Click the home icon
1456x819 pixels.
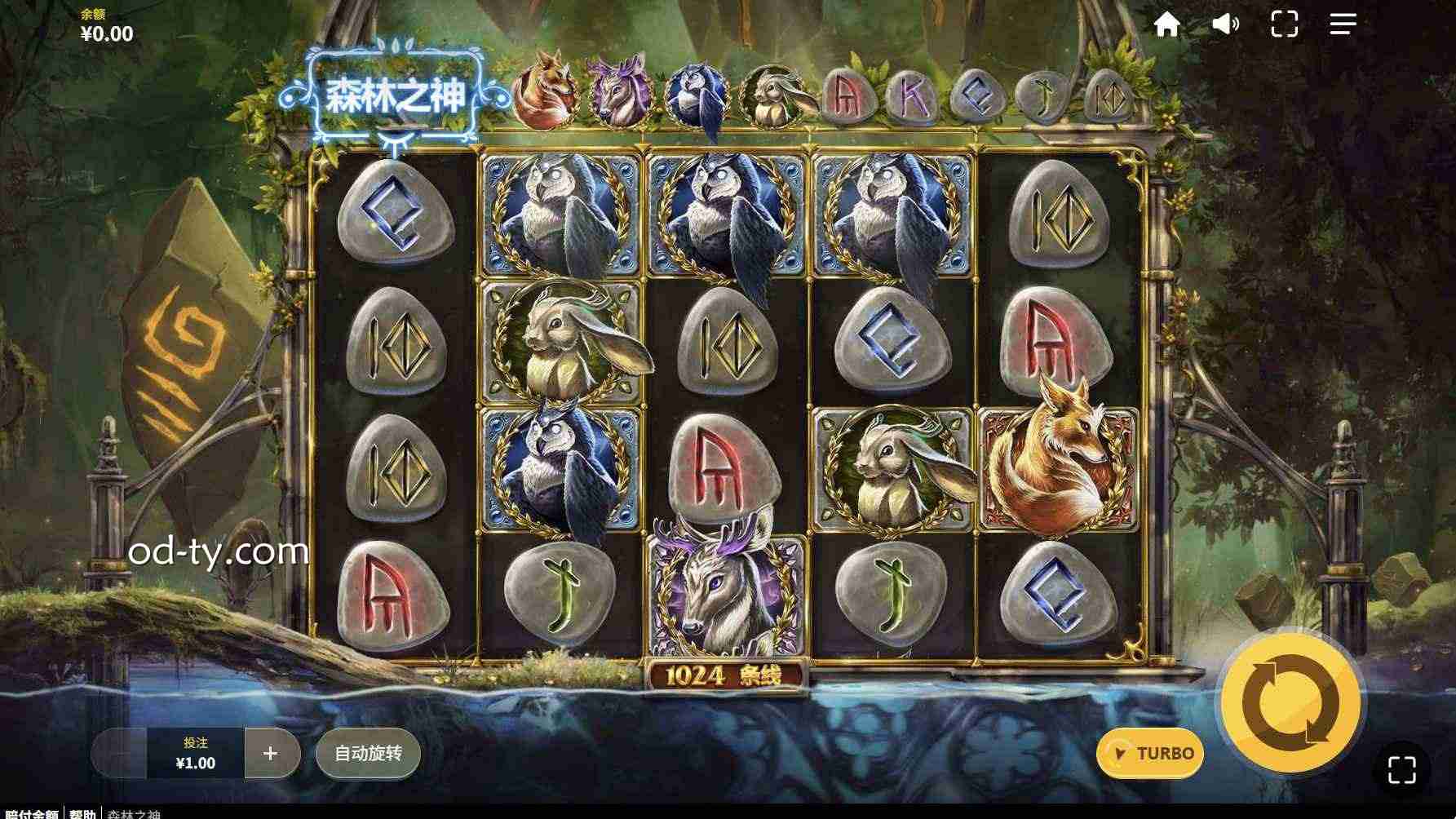[1168, 25]
